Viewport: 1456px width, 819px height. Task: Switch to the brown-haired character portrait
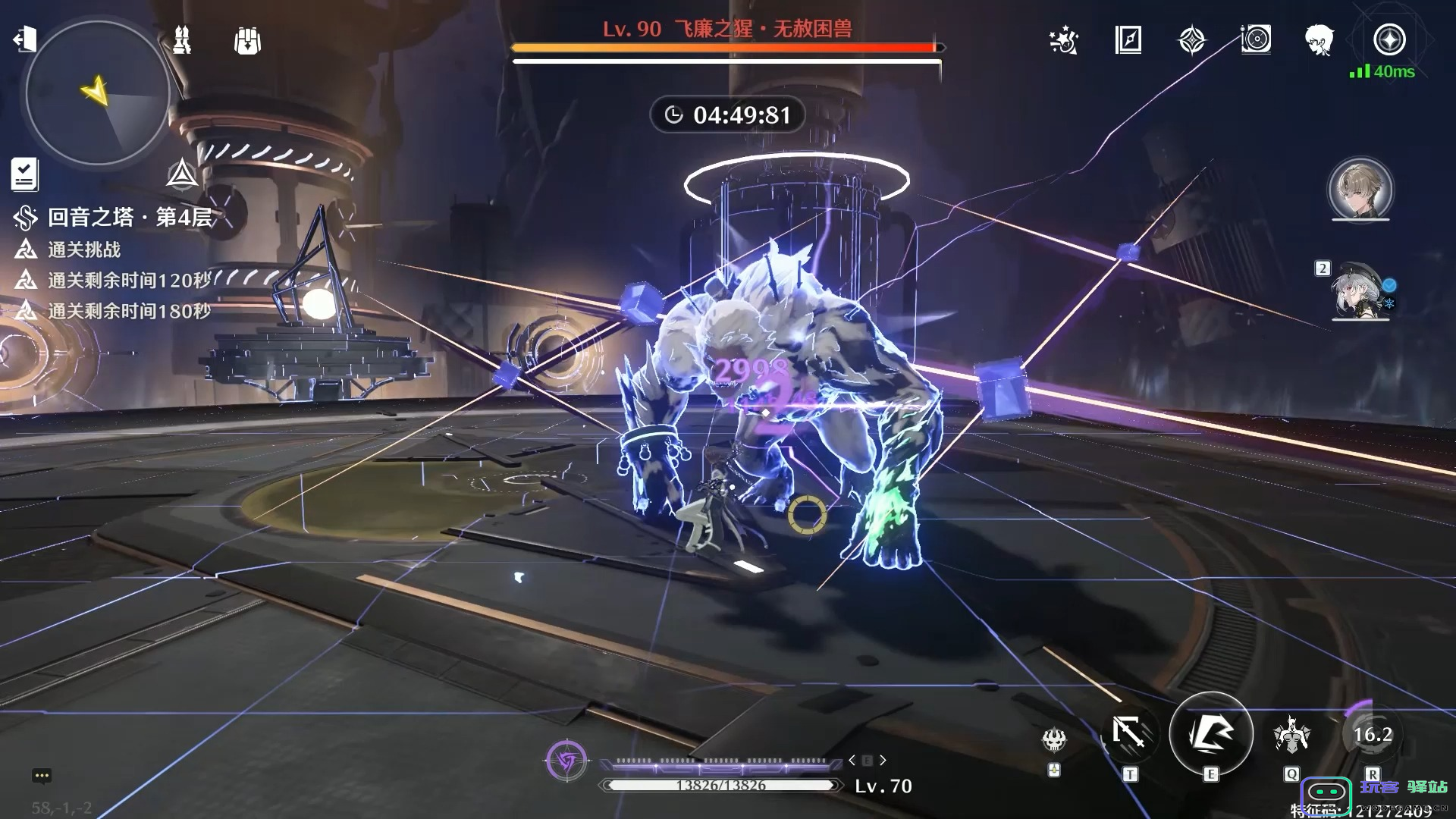[1360, 189]
